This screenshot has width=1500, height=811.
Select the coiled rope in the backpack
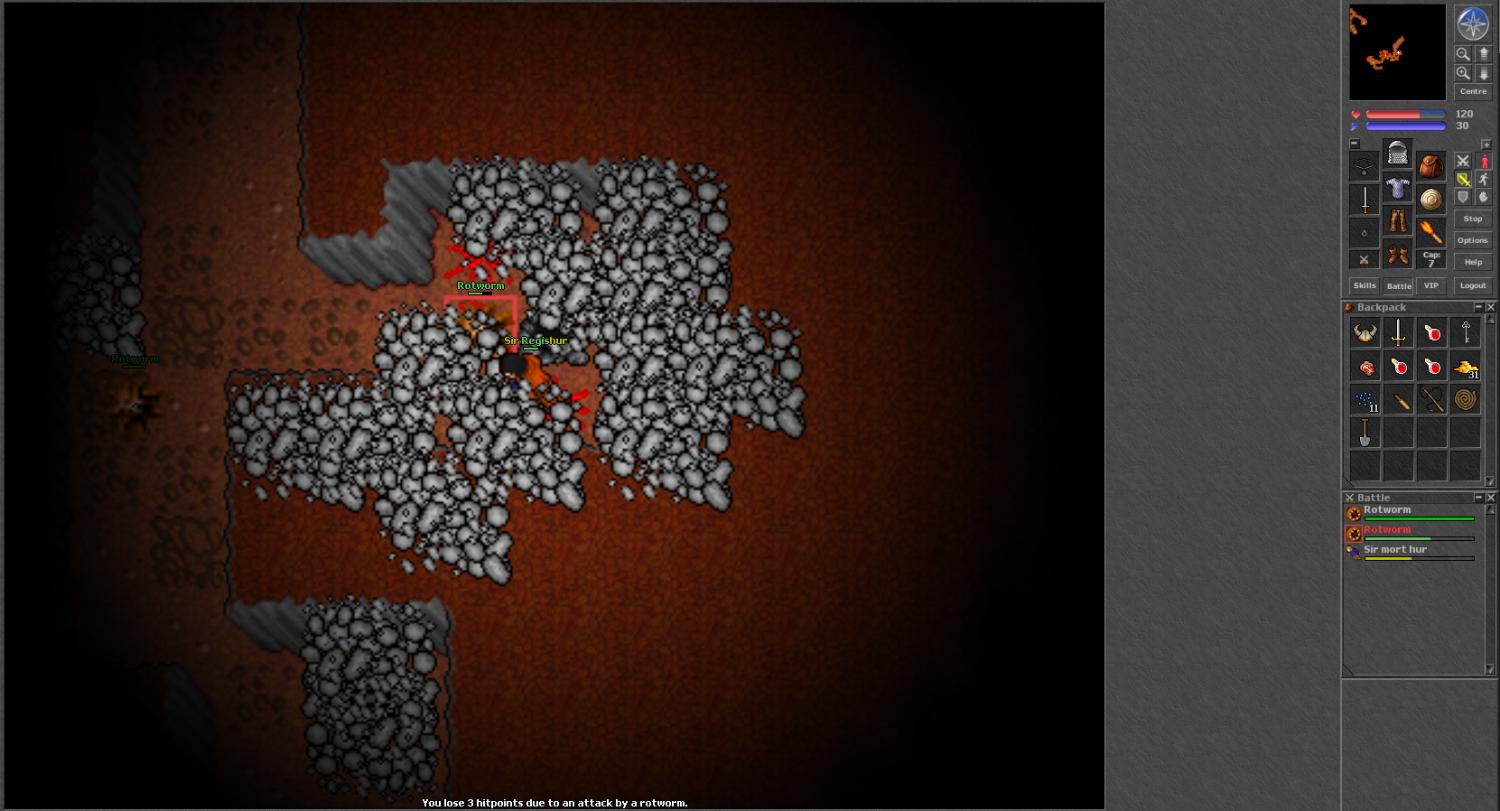coord(1465,400)
